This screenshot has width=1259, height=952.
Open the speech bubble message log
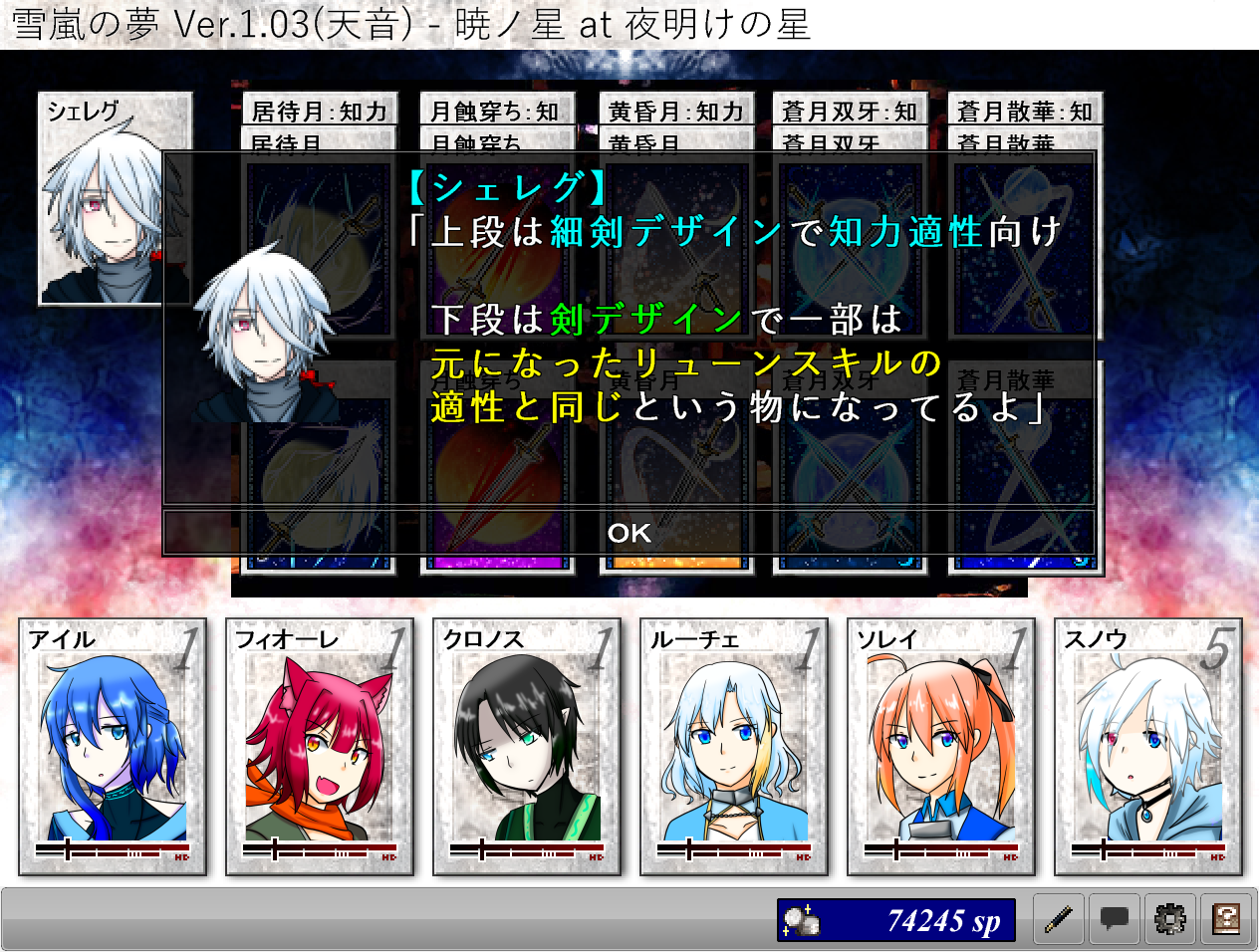tap(1114, 919)
